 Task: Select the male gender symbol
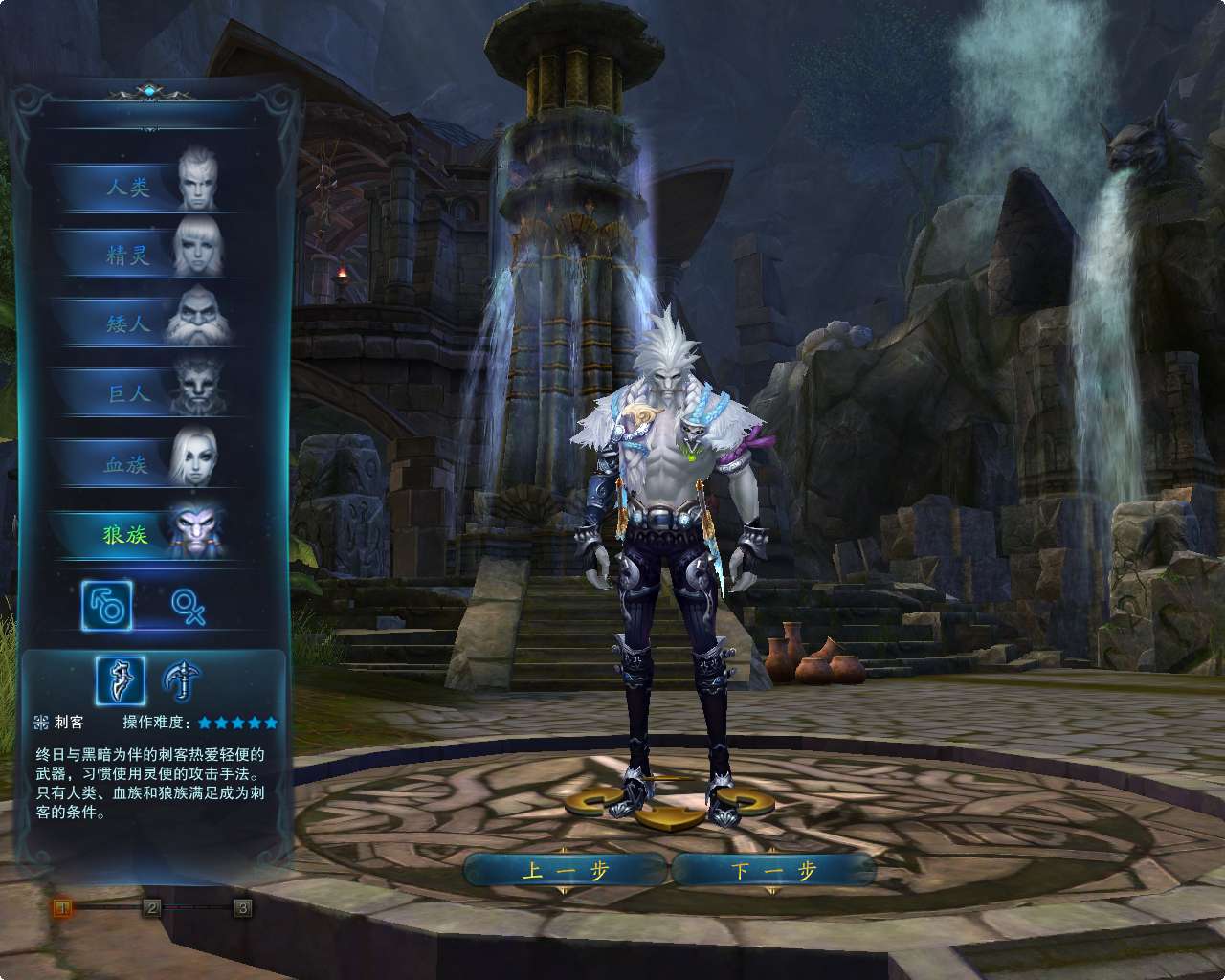pos(108,606)
